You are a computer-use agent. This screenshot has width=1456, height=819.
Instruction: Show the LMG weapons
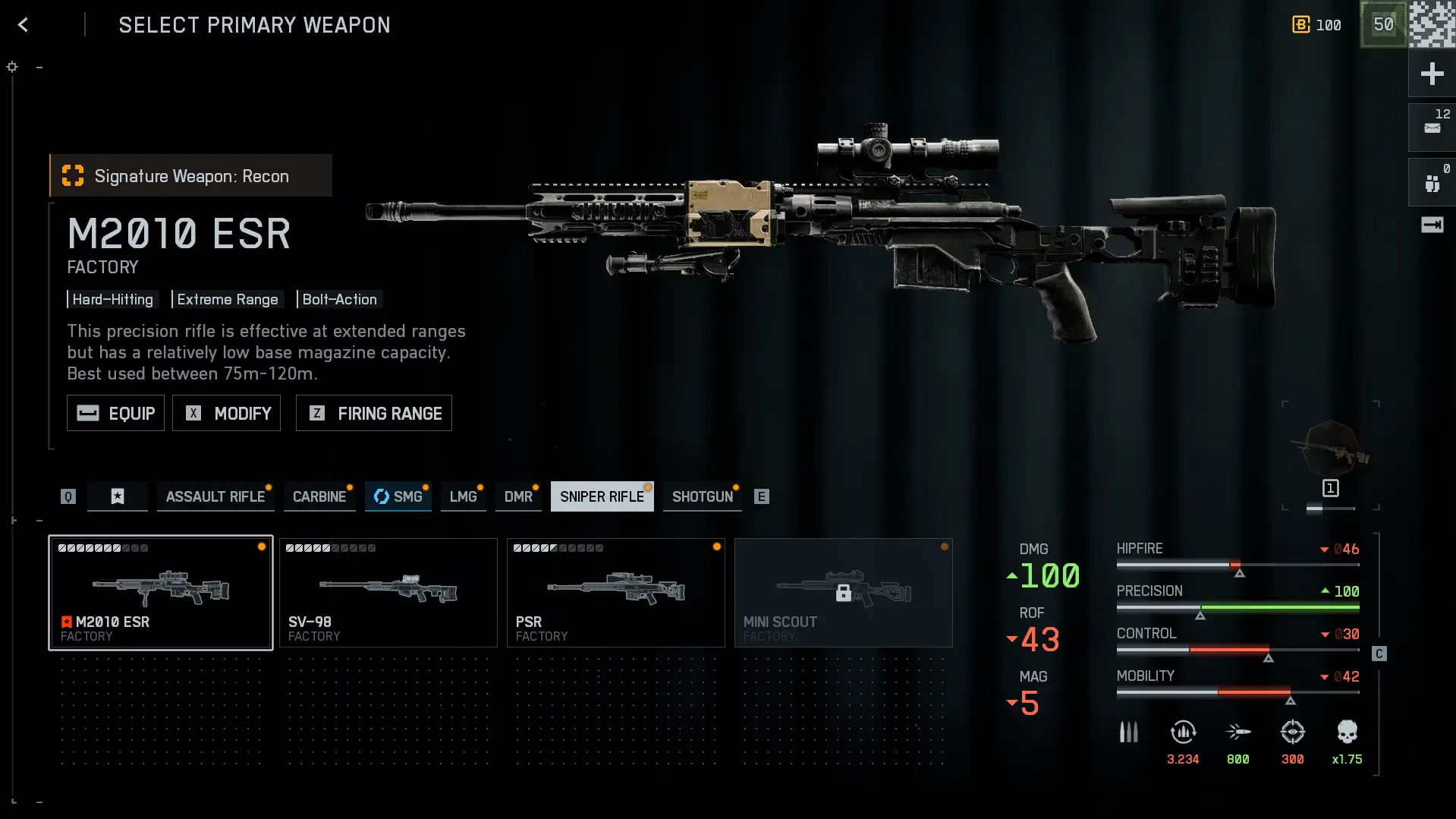click(x=463, y=496)
